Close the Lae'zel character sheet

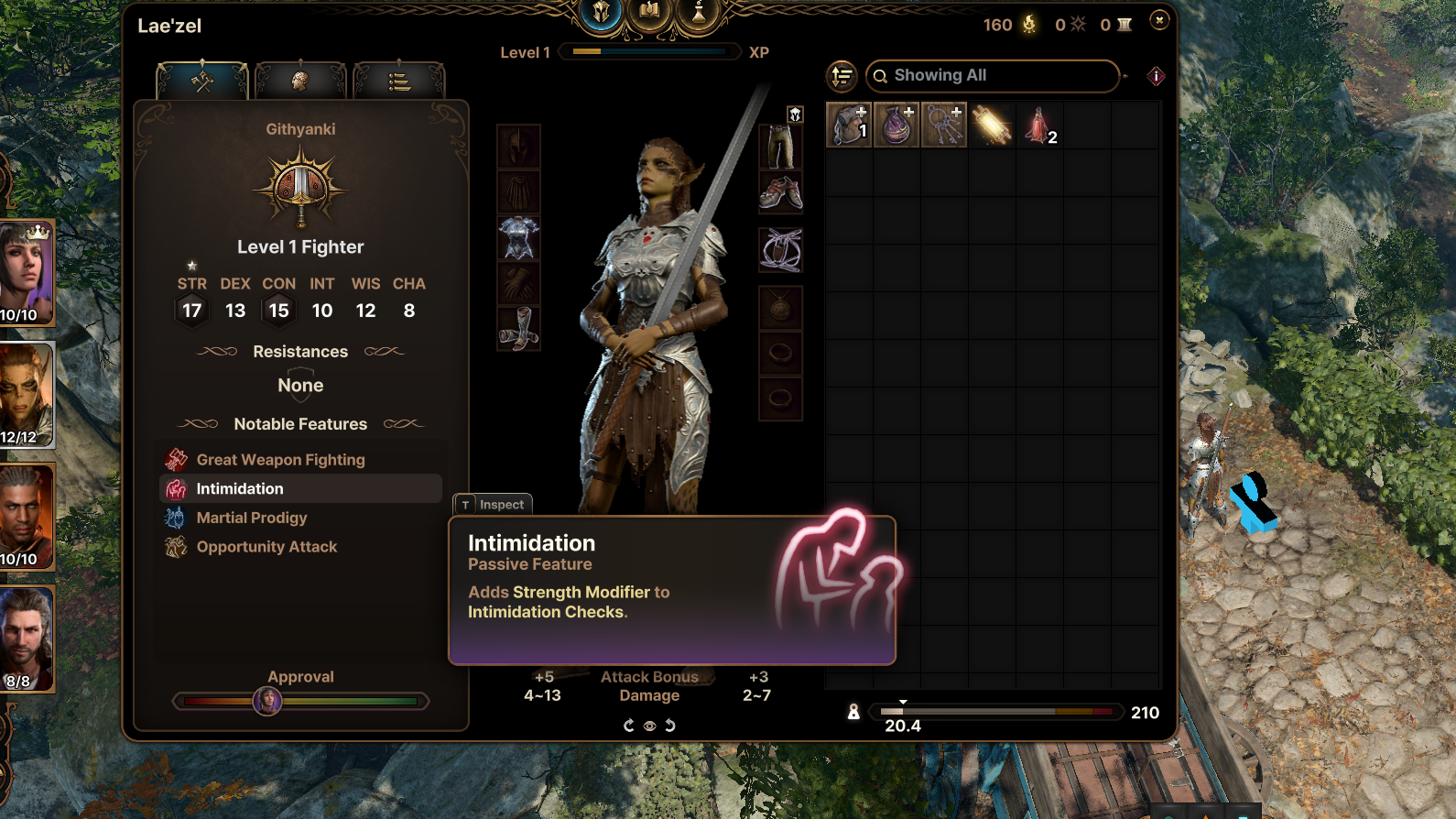1159,20
